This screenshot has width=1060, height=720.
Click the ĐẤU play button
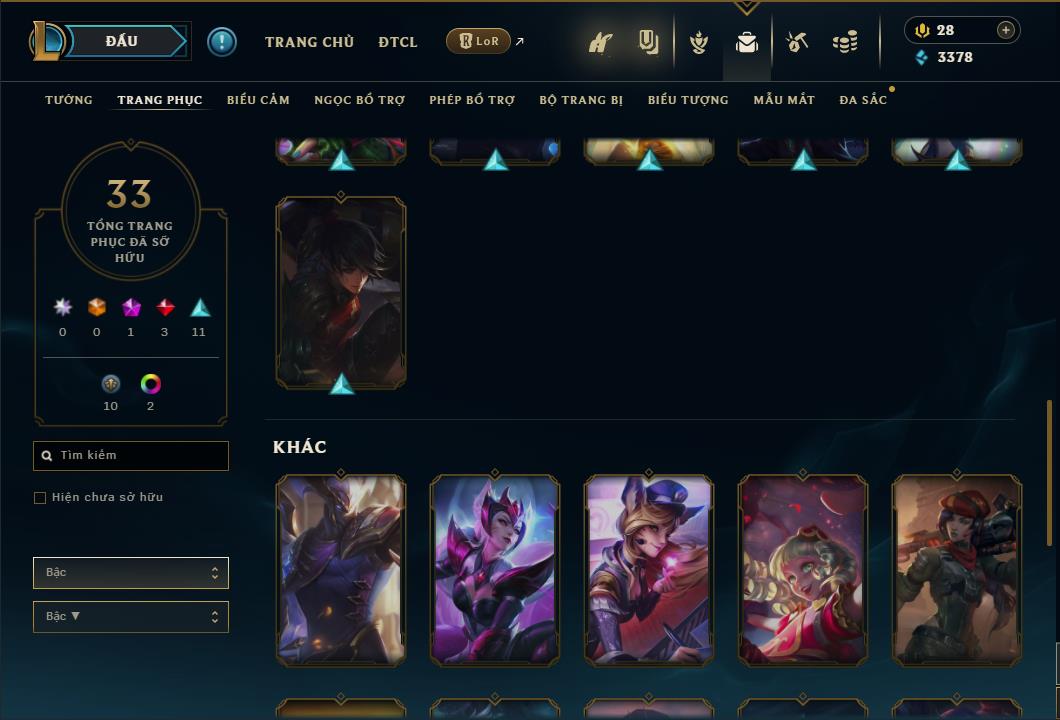click(122, 41)
